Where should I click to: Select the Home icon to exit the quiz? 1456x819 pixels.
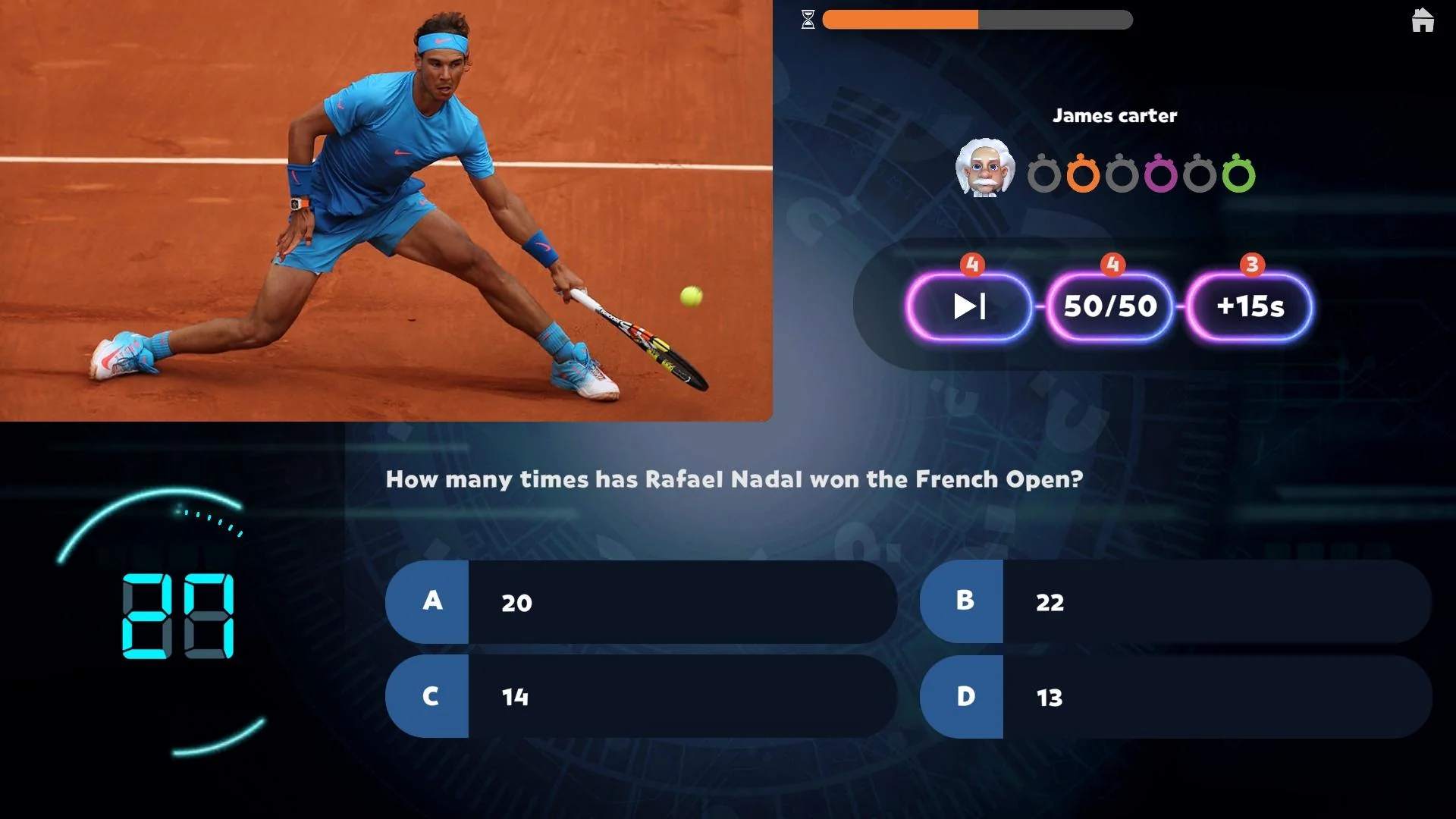(1423, 20)
